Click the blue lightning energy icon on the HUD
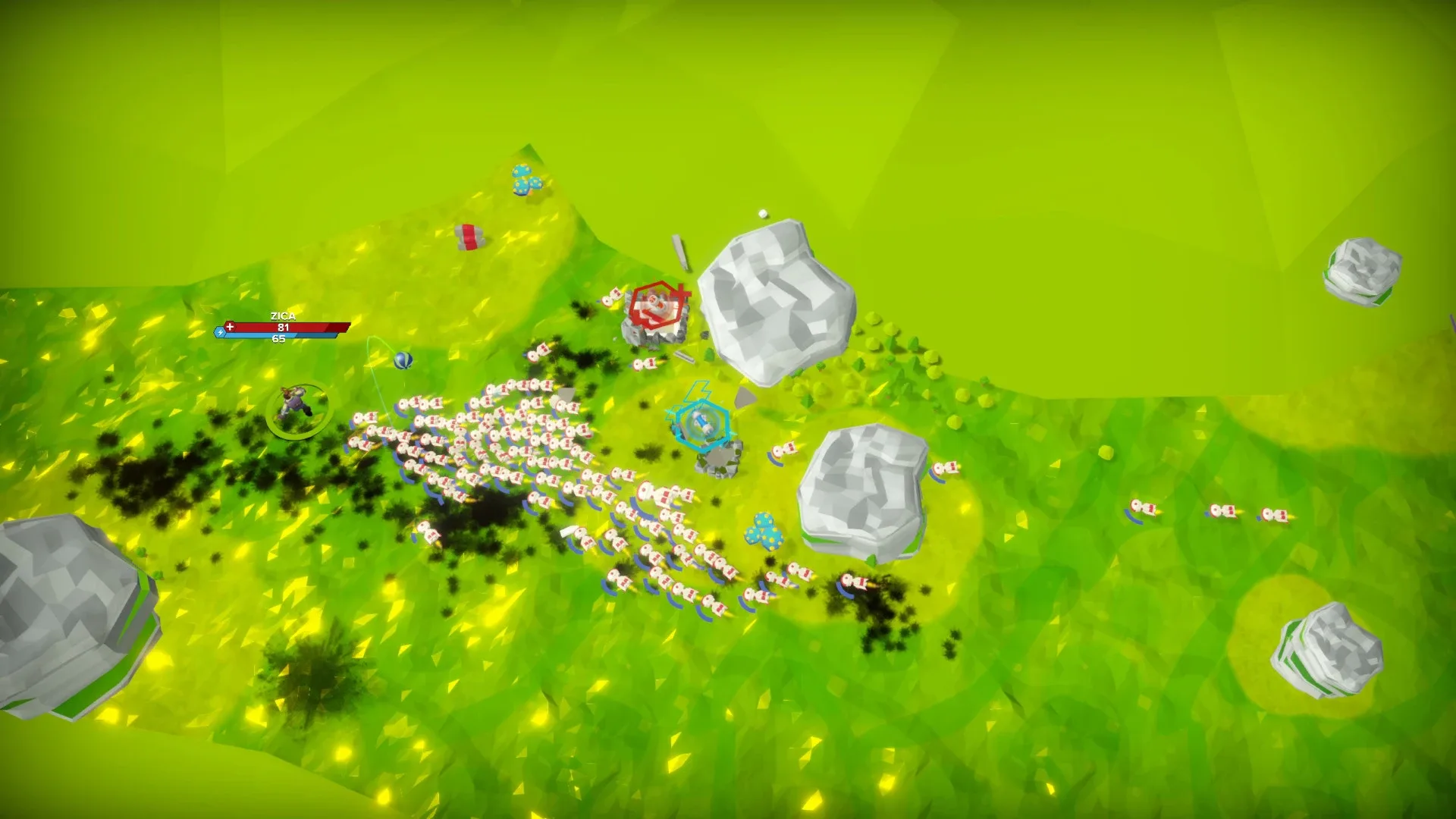Screen dimensions: 1456x819 point(221,333)
